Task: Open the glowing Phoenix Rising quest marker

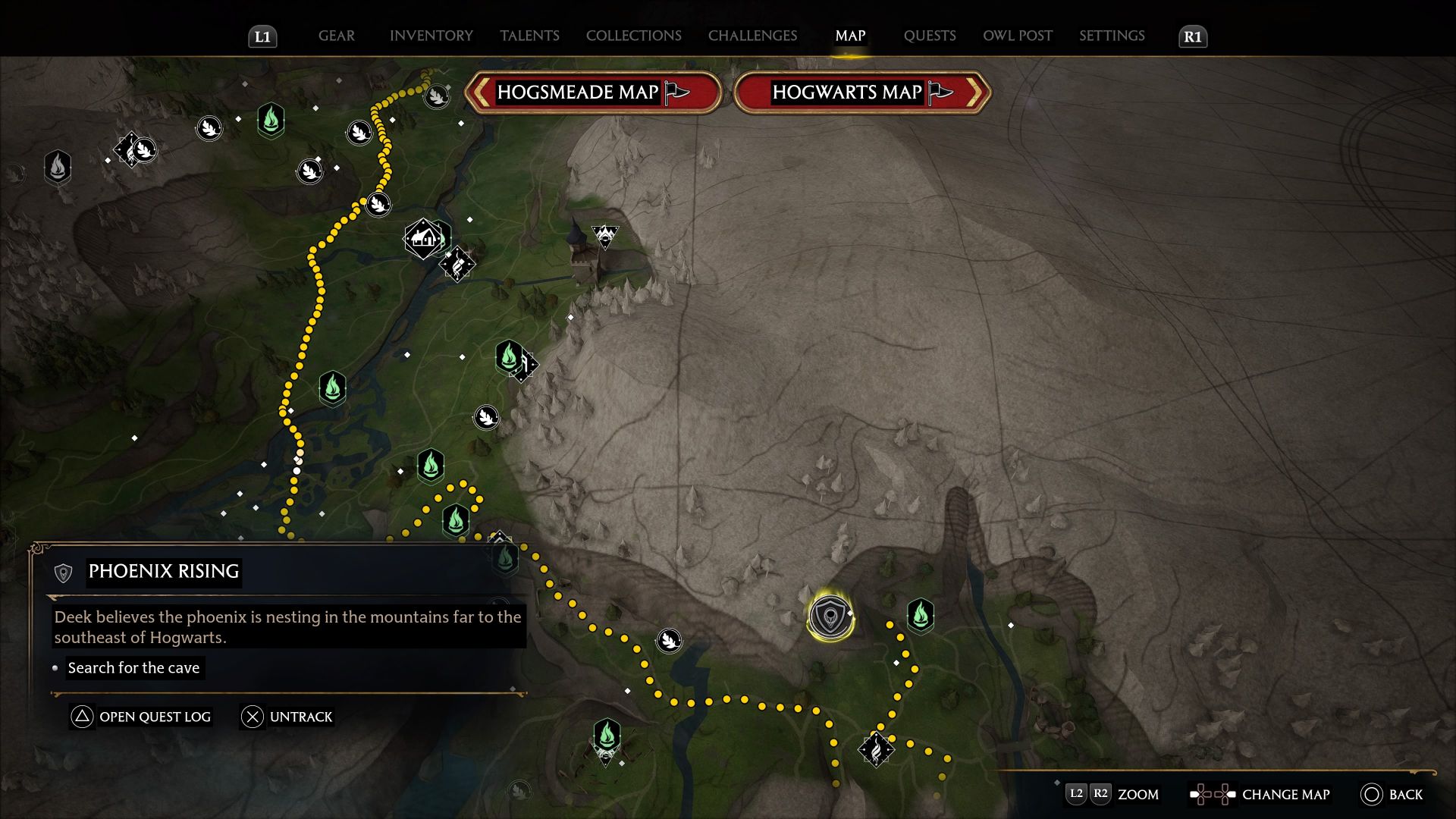Action: point(830,617)
